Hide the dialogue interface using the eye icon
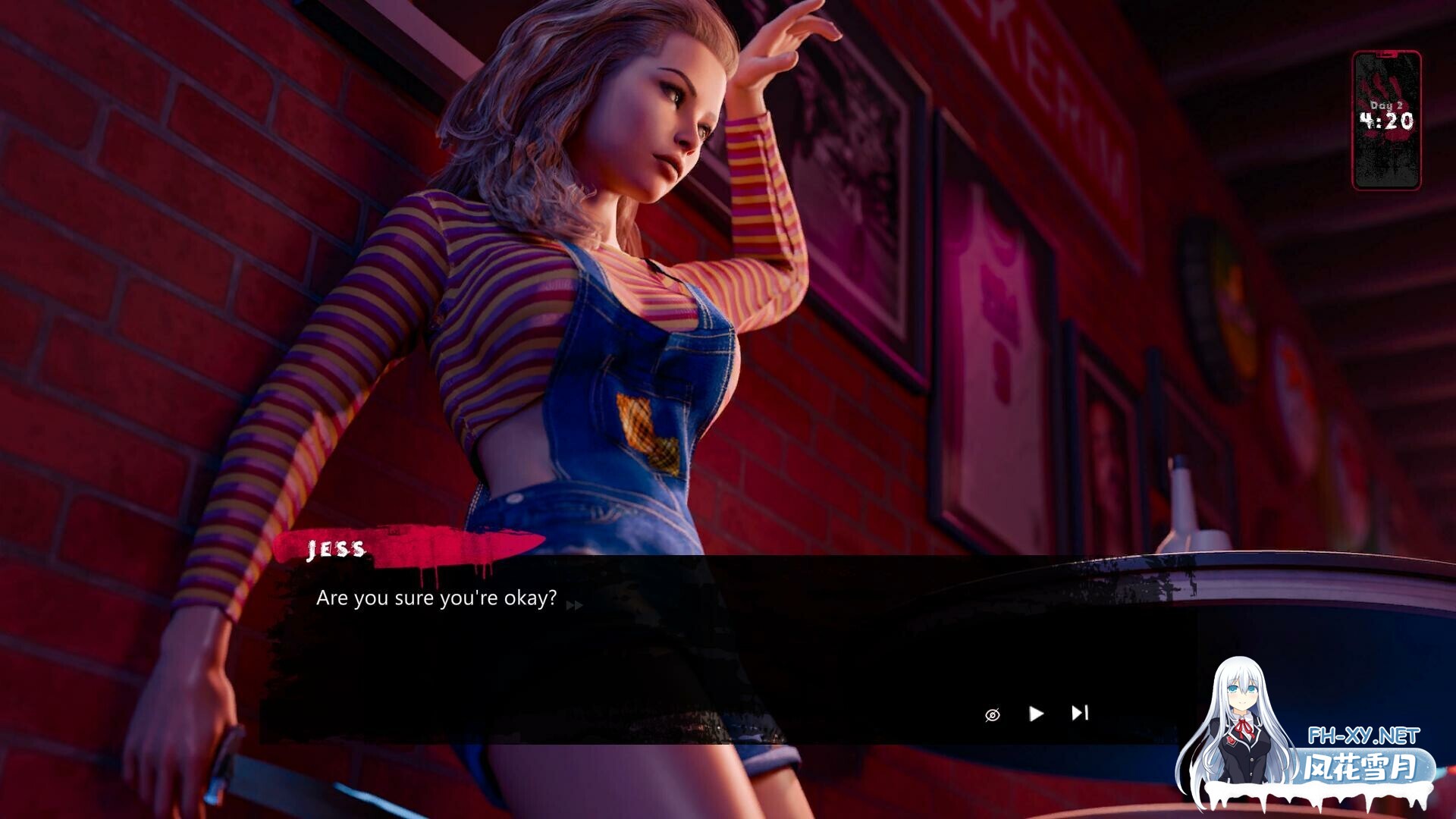1456x819 pixels. [992, 714]
